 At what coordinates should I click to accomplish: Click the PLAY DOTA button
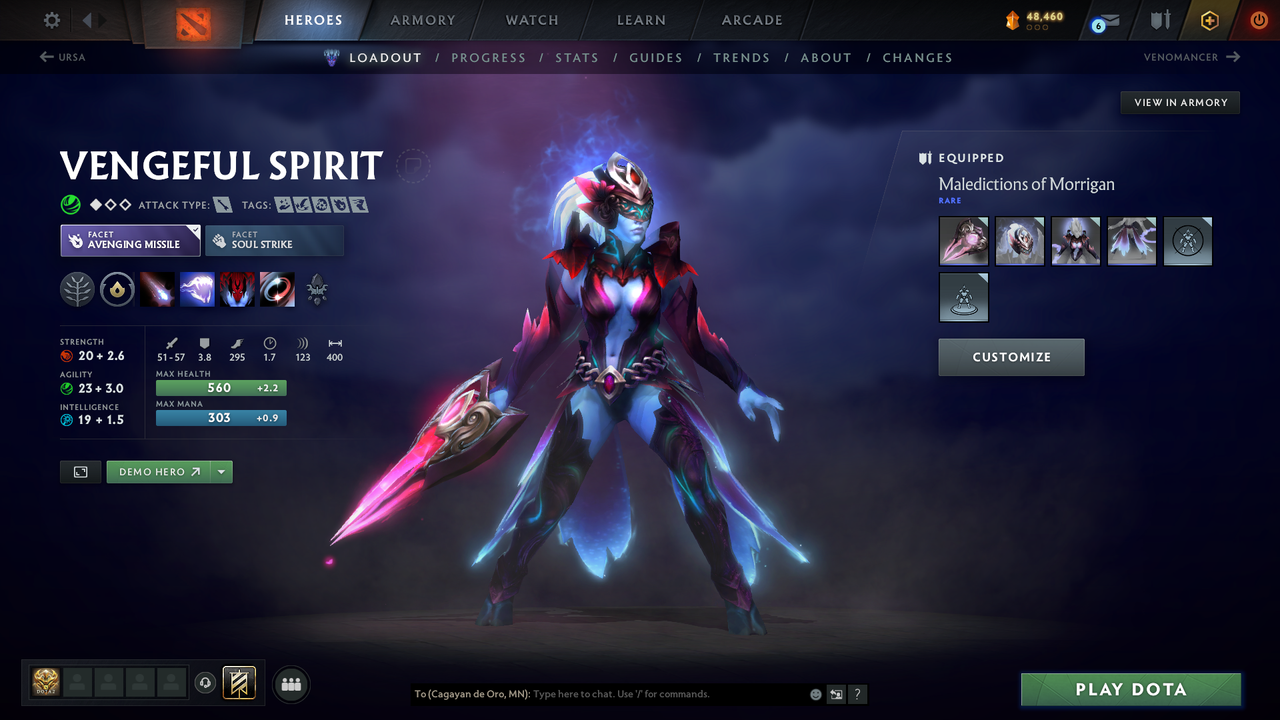coord(1130,689)
